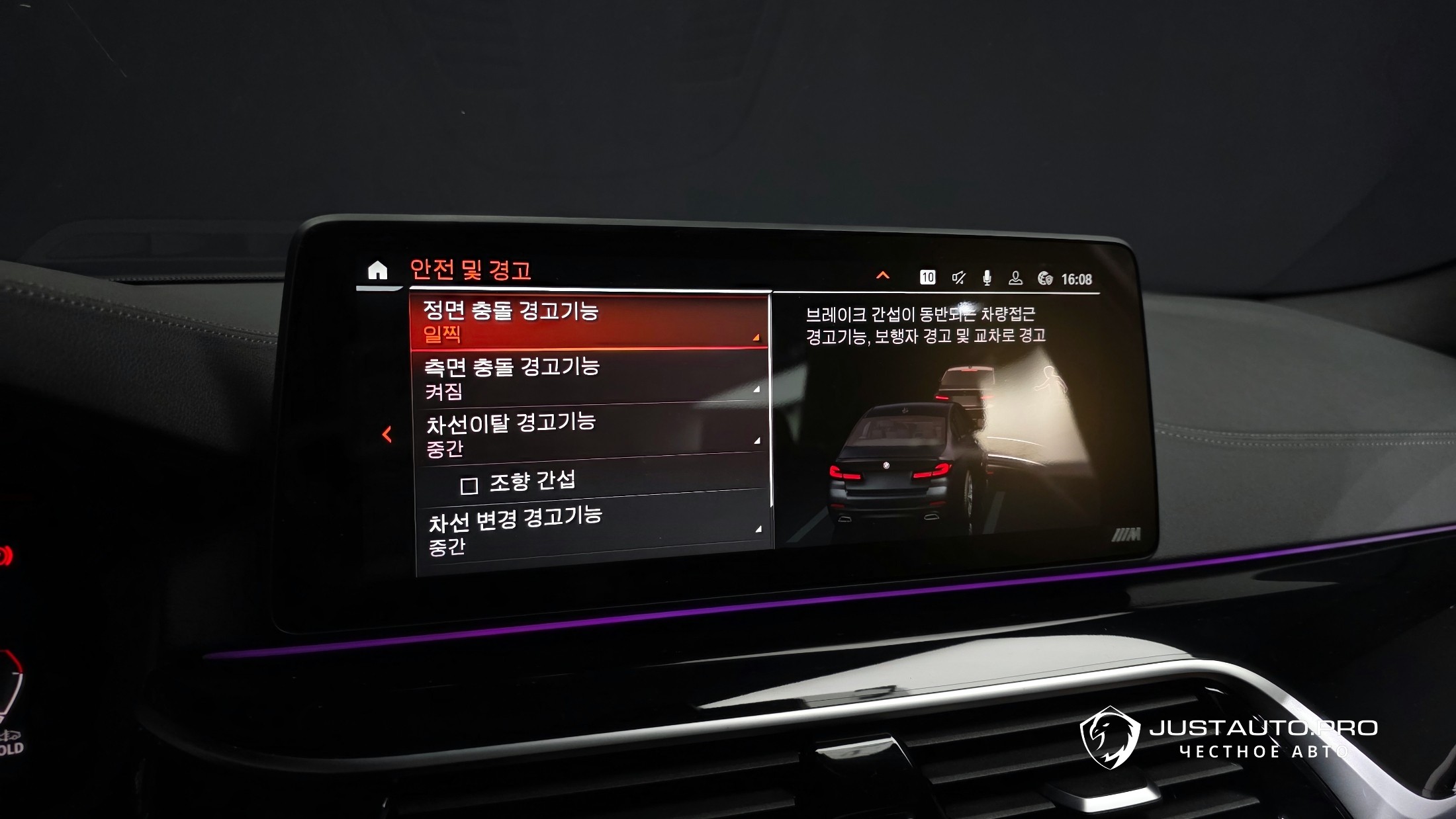Screen dimensions: 1456x819
Task: Select the globe connectivity icon
Action: [x=1045, y=279]
